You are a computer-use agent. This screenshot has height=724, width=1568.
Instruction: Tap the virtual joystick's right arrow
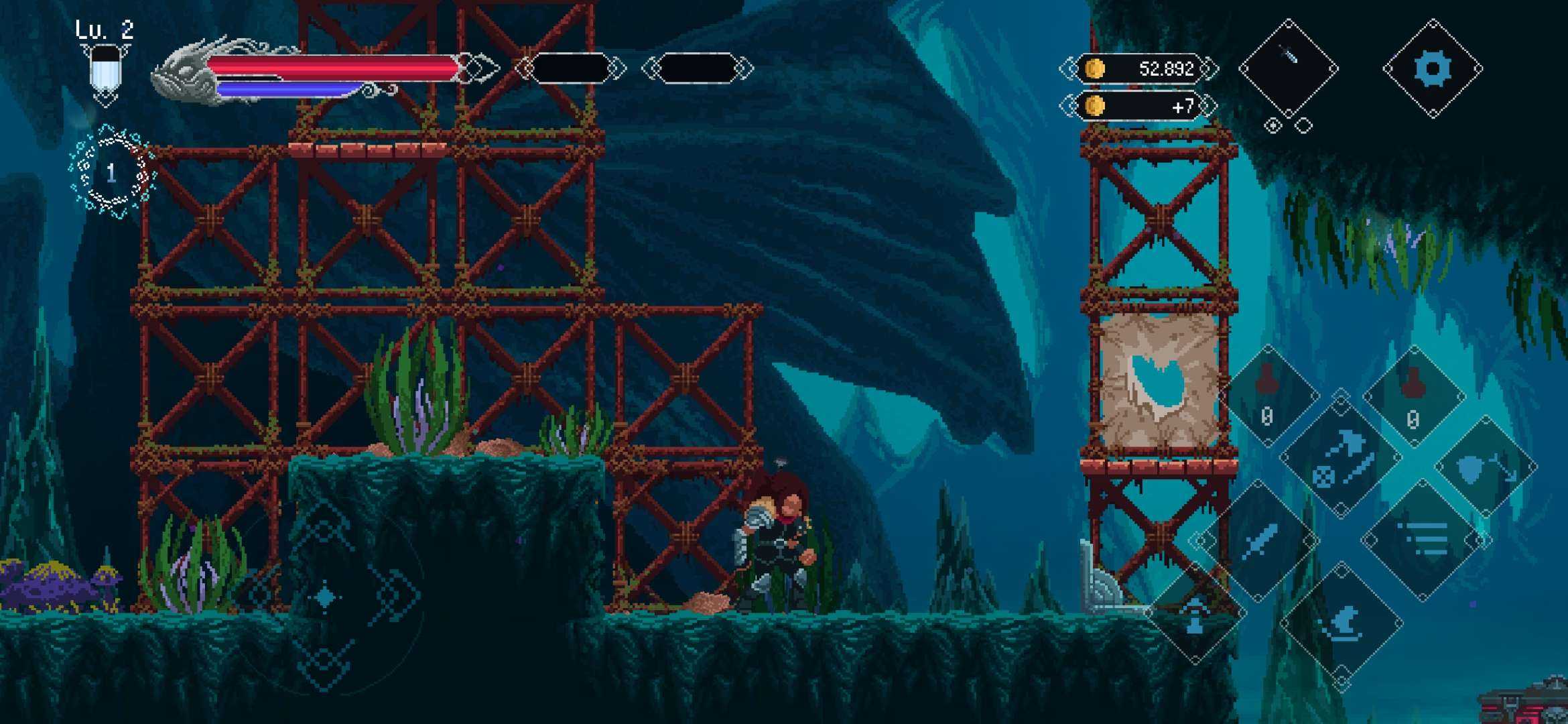[x=397, y=594]
